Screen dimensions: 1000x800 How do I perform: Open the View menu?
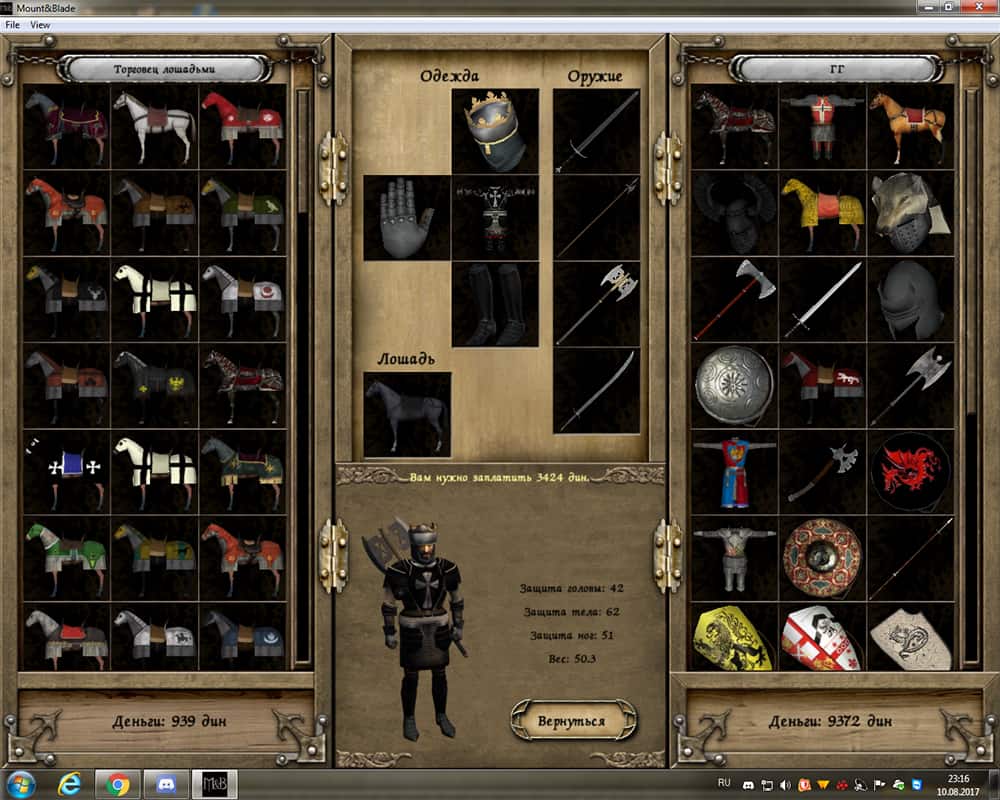[x=41, y=25]
